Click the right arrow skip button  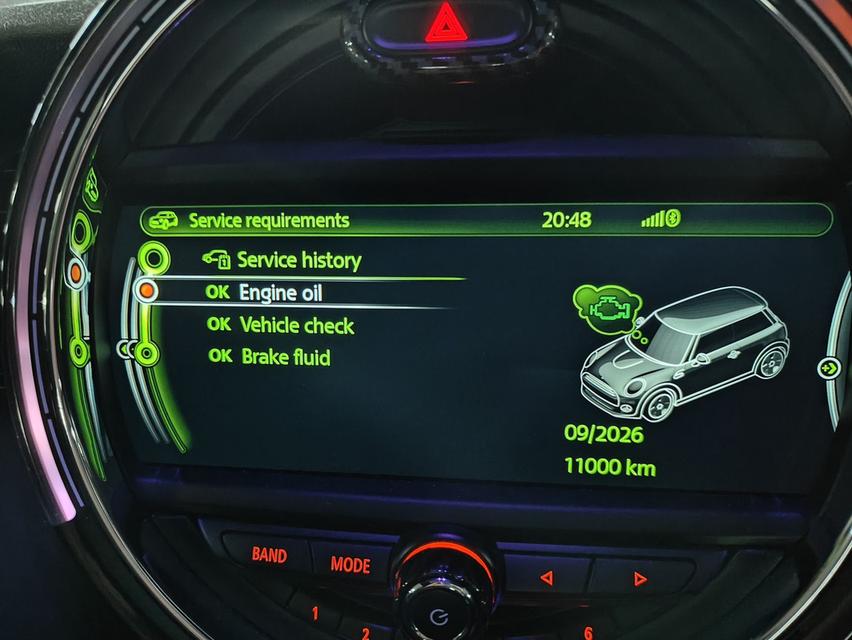640,578
